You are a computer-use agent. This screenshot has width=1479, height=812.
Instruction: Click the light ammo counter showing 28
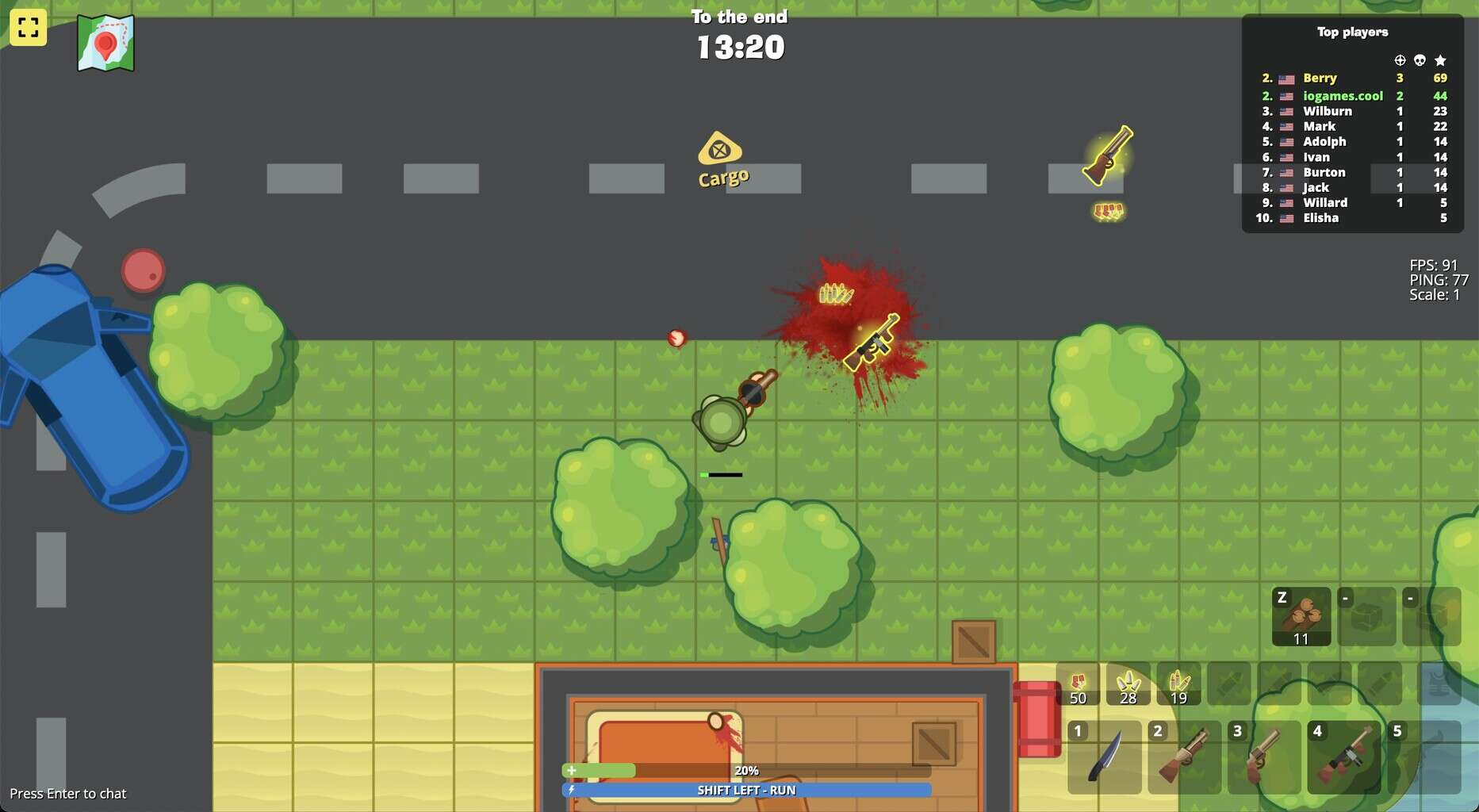pos(1128,684)
